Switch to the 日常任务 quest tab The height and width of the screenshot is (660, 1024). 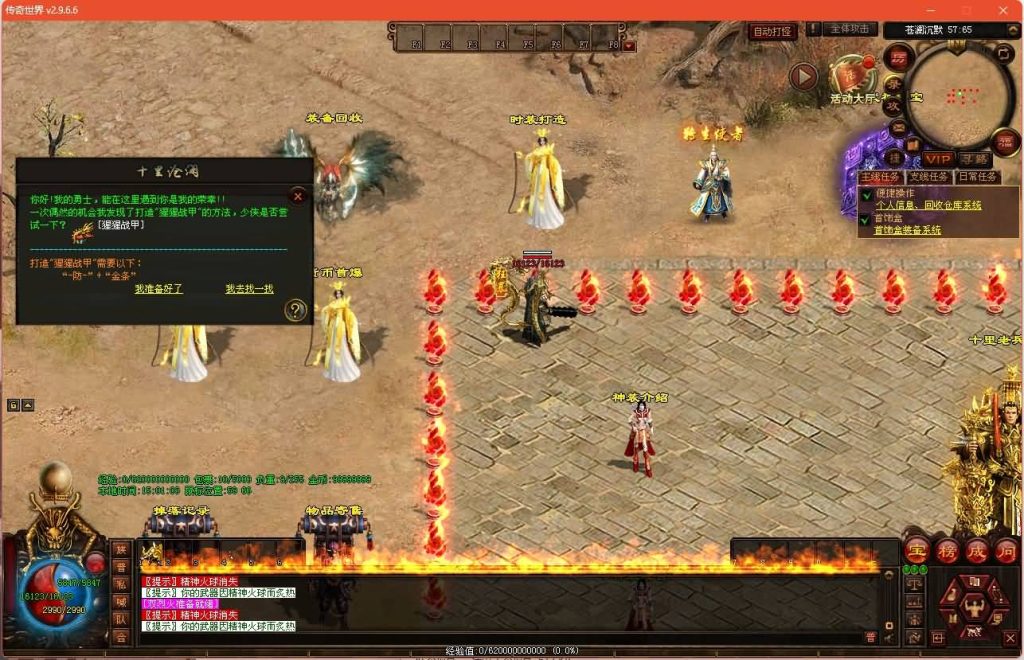(x=977, y=177)
